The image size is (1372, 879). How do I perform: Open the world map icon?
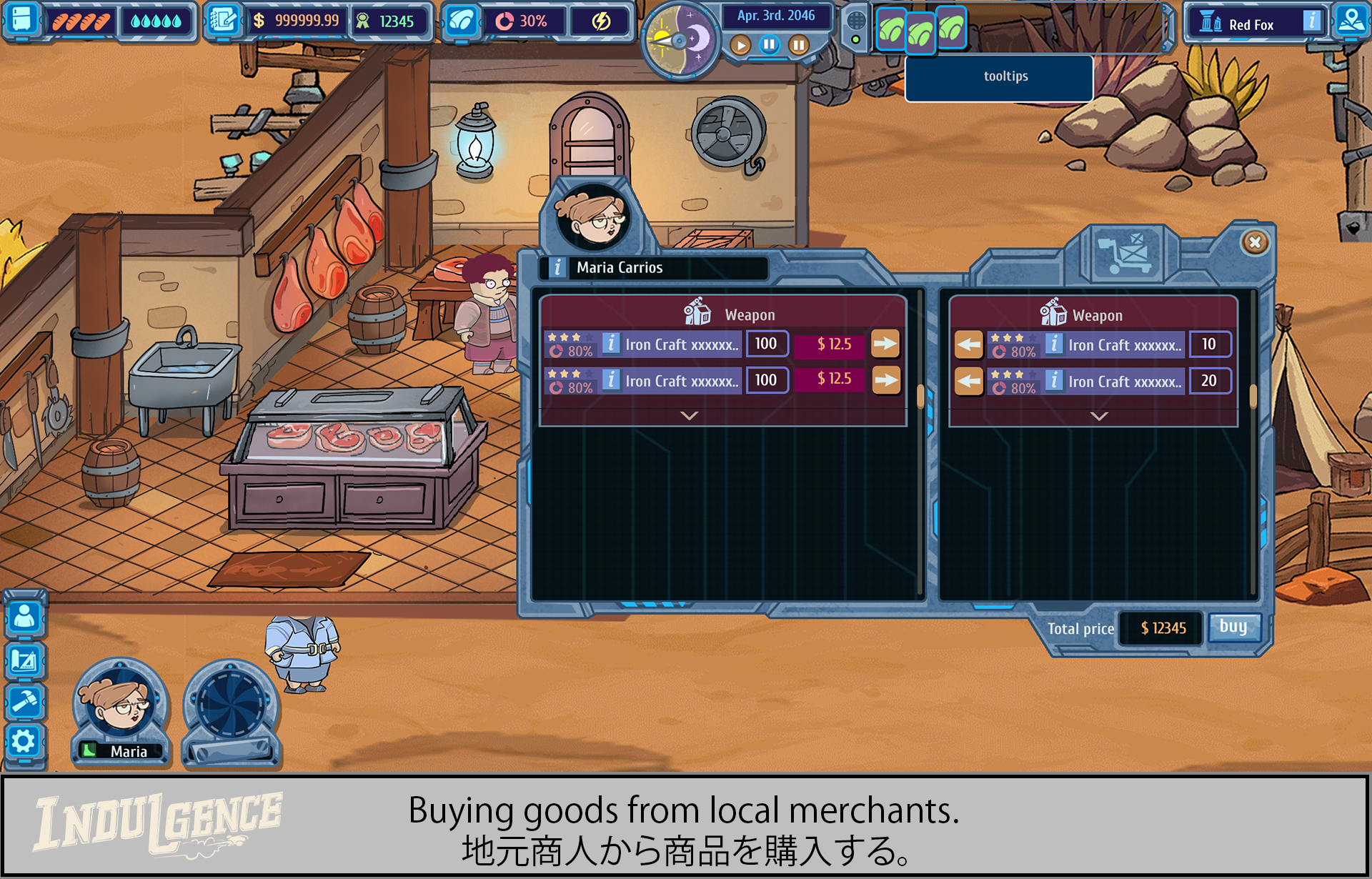click(x=1351, y=21)
